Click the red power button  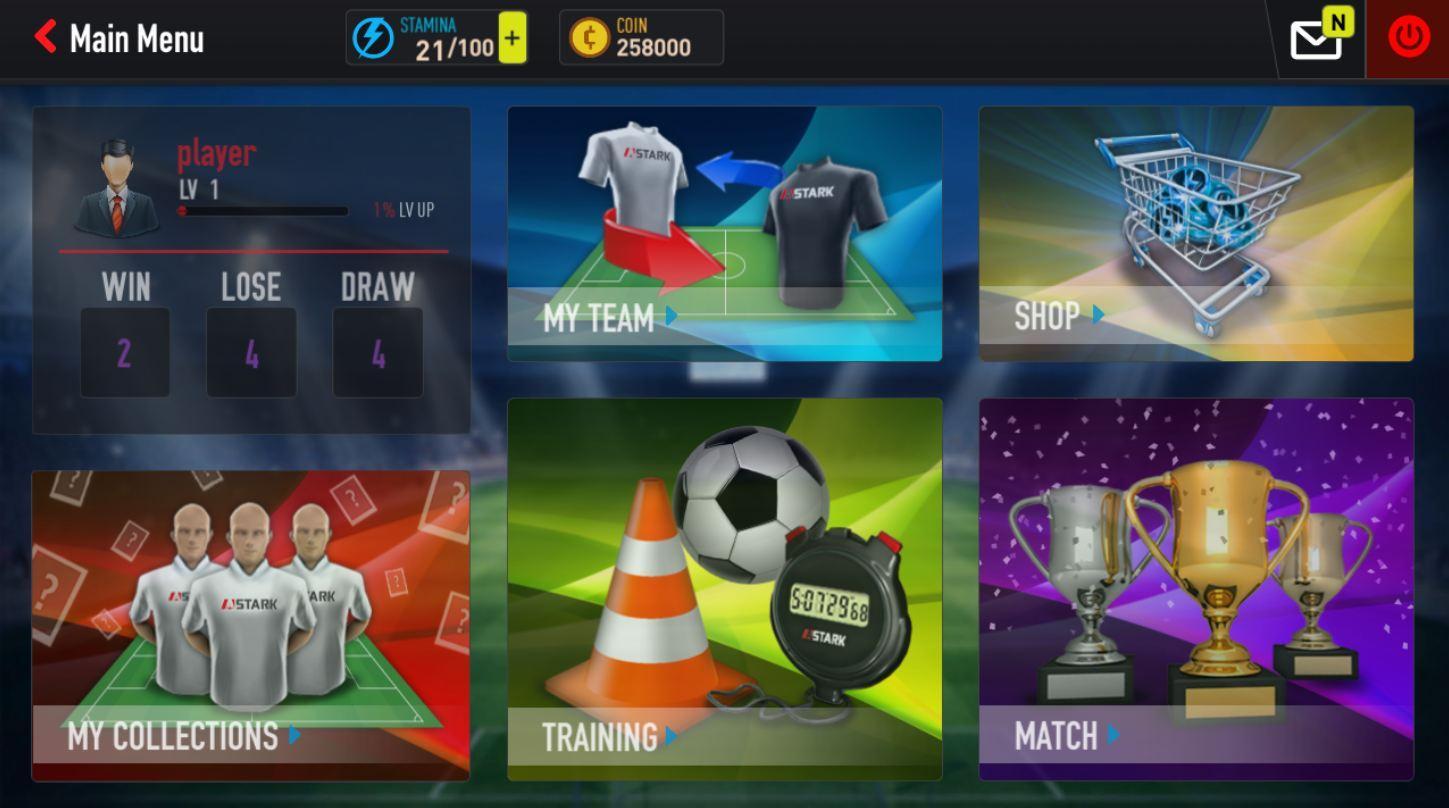click(x=1408, y=39)
